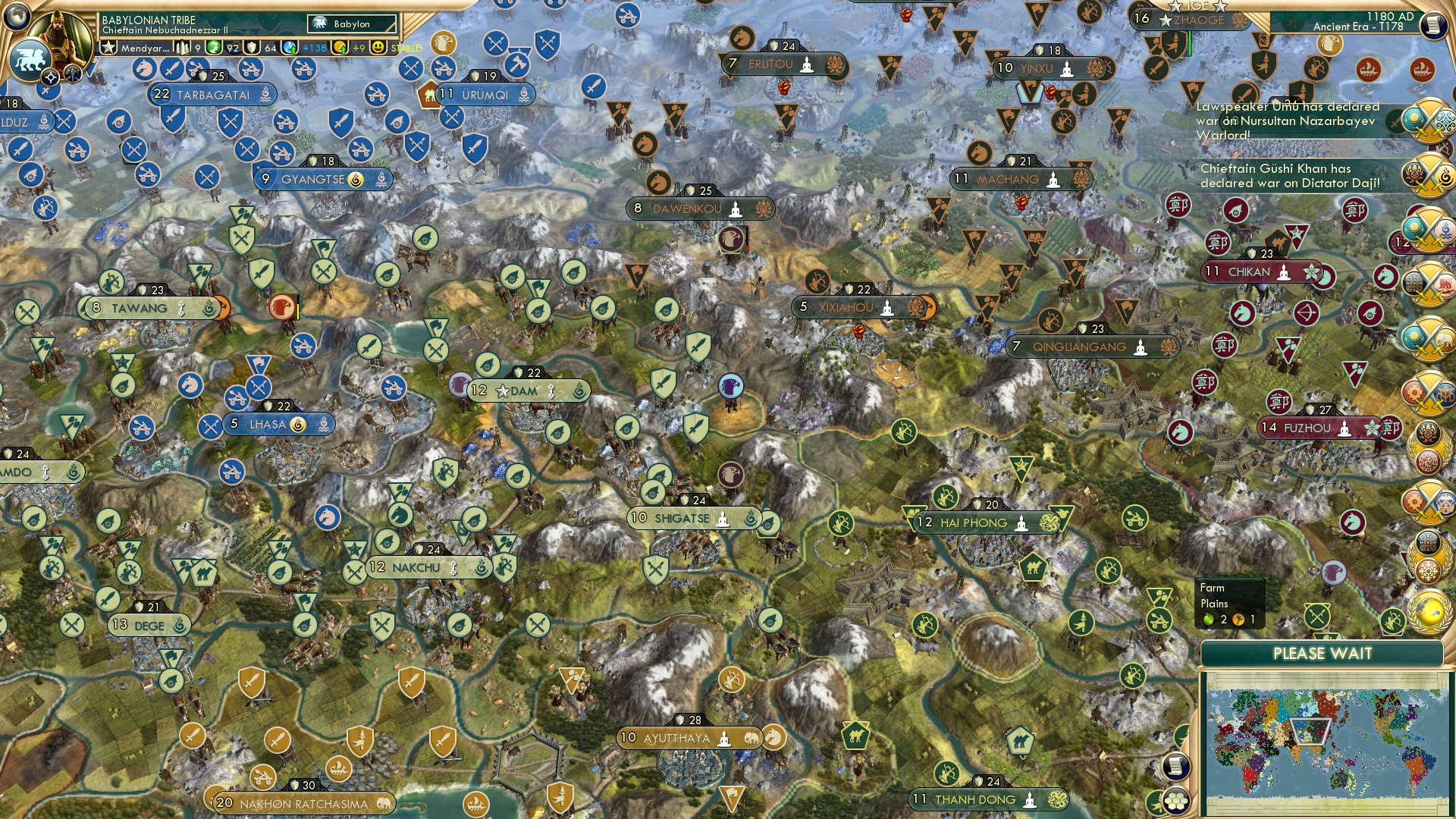This screenshot has height=819, width=1456.
Task: Toggle the globe overlay icon in the top-left corner
Action: [x=17, y=15]
